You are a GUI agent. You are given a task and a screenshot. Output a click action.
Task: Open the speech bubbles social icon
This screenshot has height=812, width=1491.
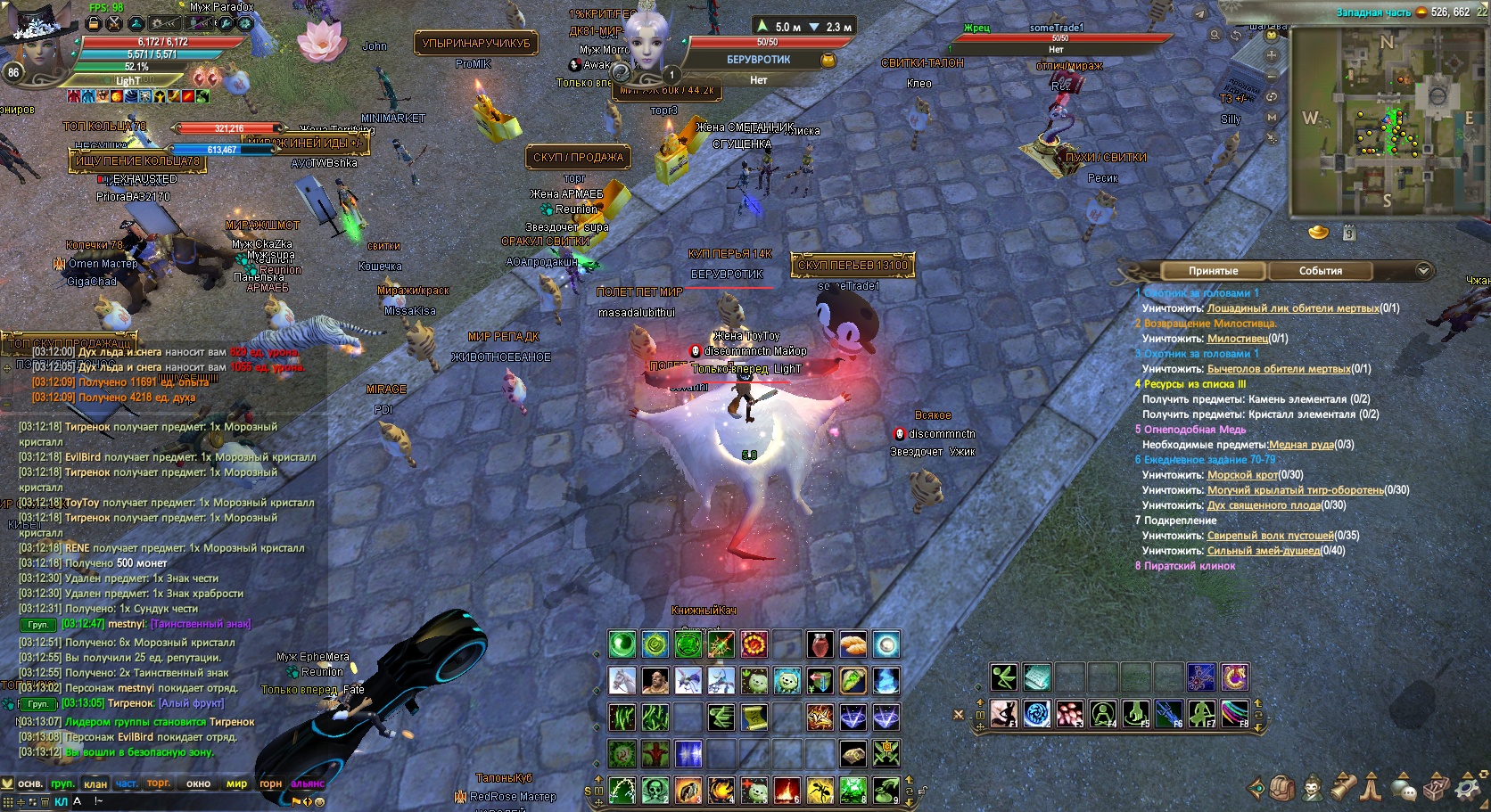point(1404,789)
